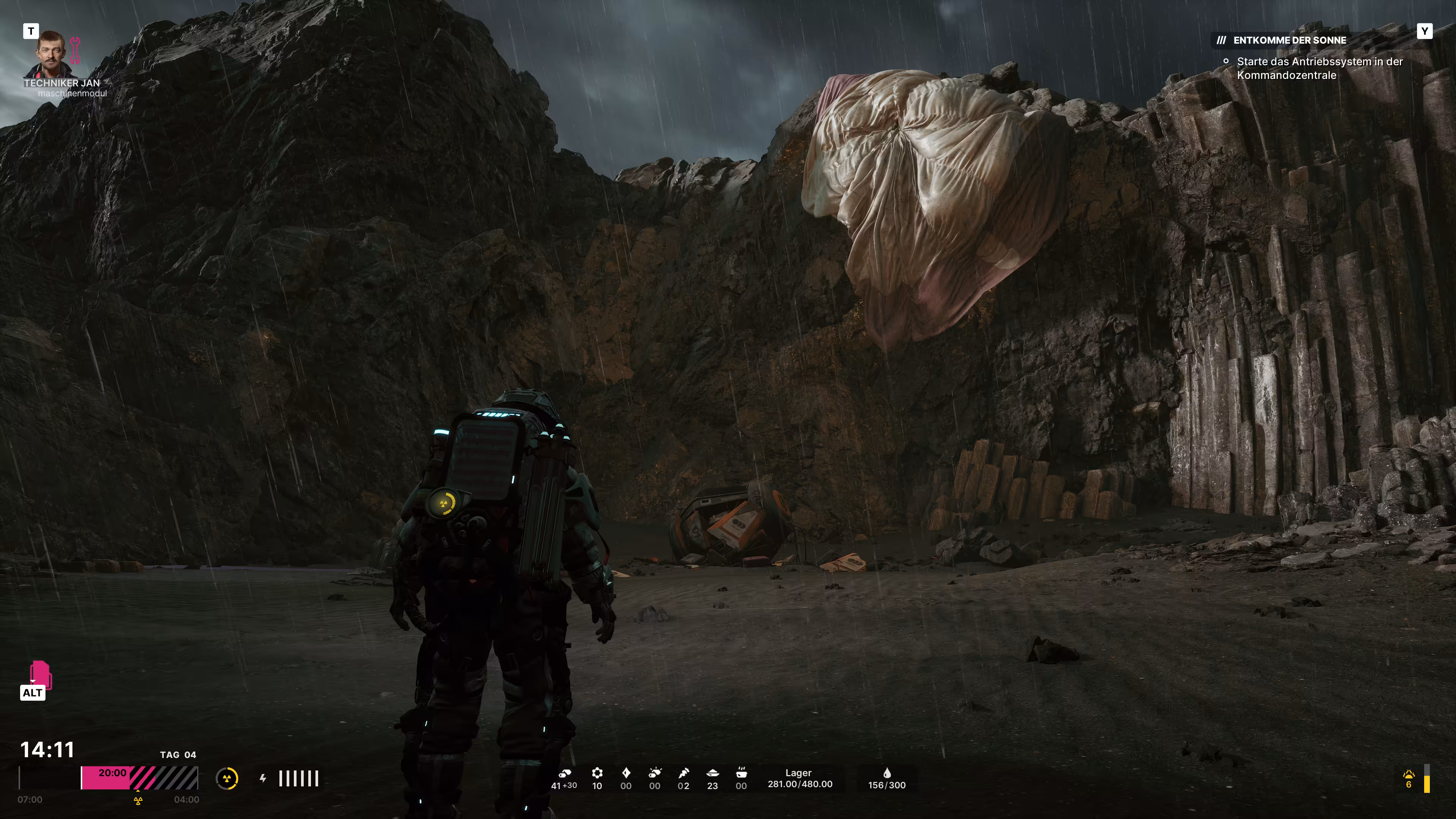Viewport: 1456px width, 819px height.
Task: Open the pink documents icon
Action: pos(39,674)
